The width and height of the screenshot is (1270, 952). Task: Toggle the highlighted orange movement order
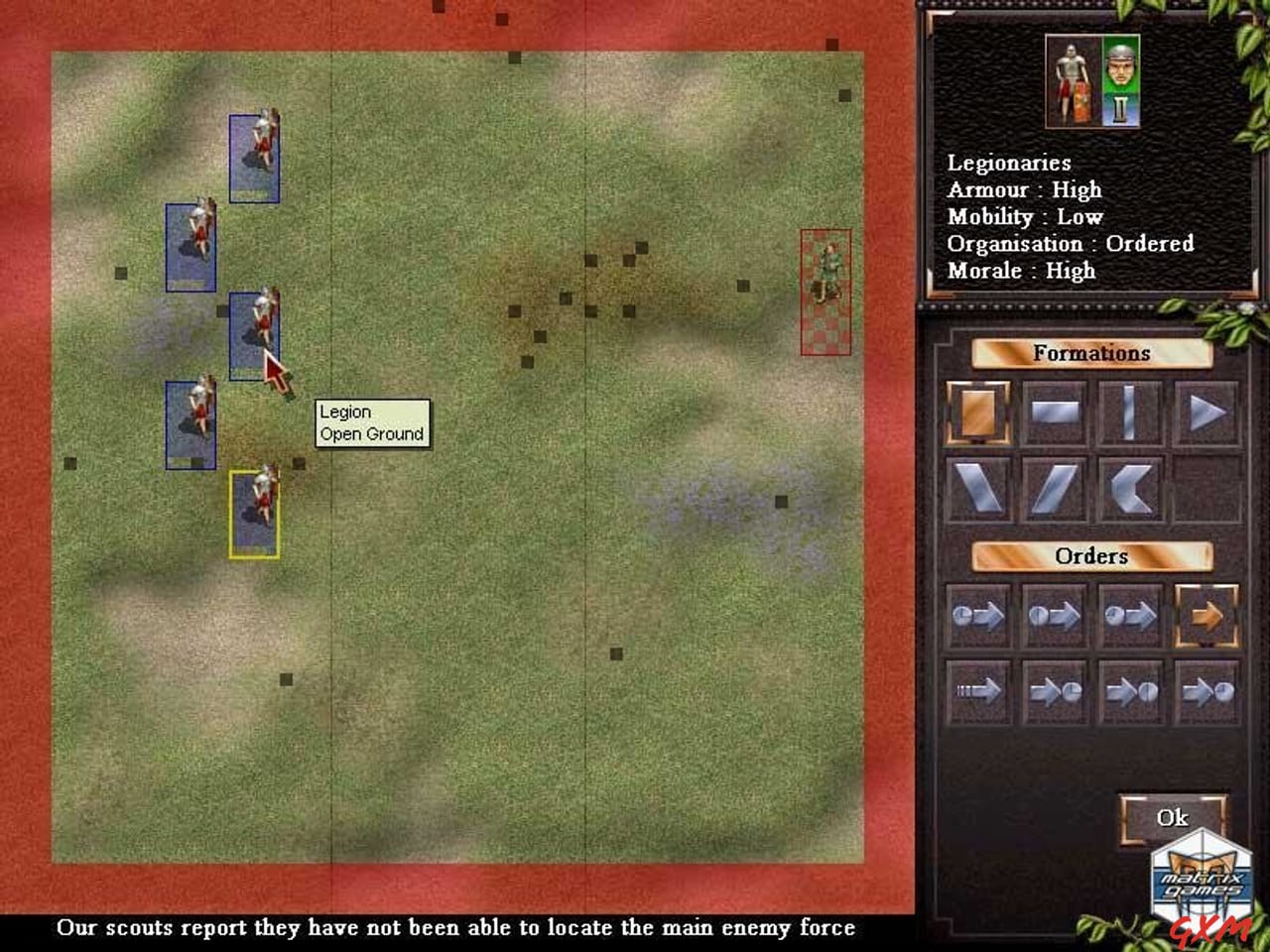tap(1206, 615)
